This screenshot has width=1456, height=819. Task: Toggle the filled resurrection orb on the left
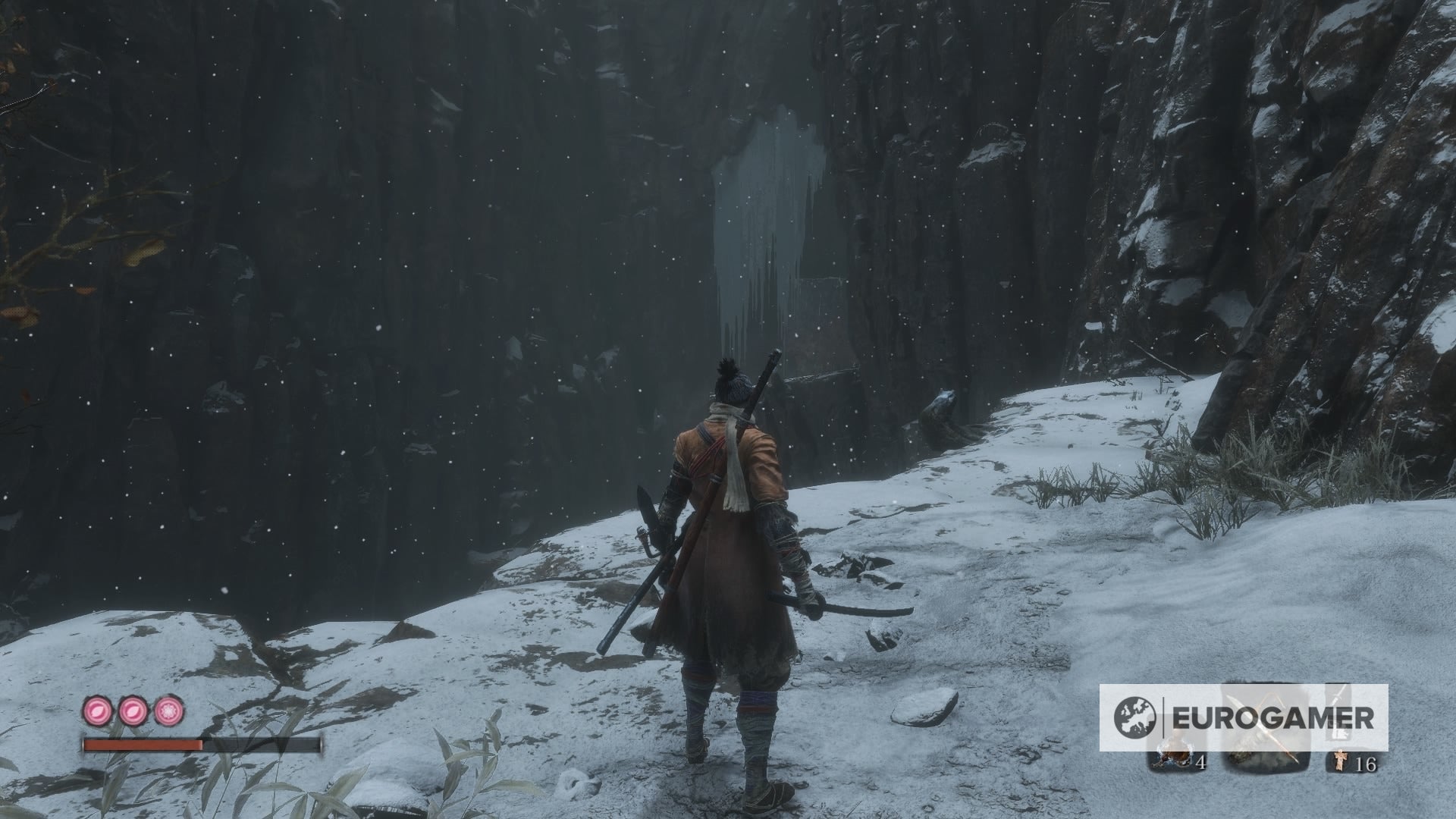pos(97,711)
